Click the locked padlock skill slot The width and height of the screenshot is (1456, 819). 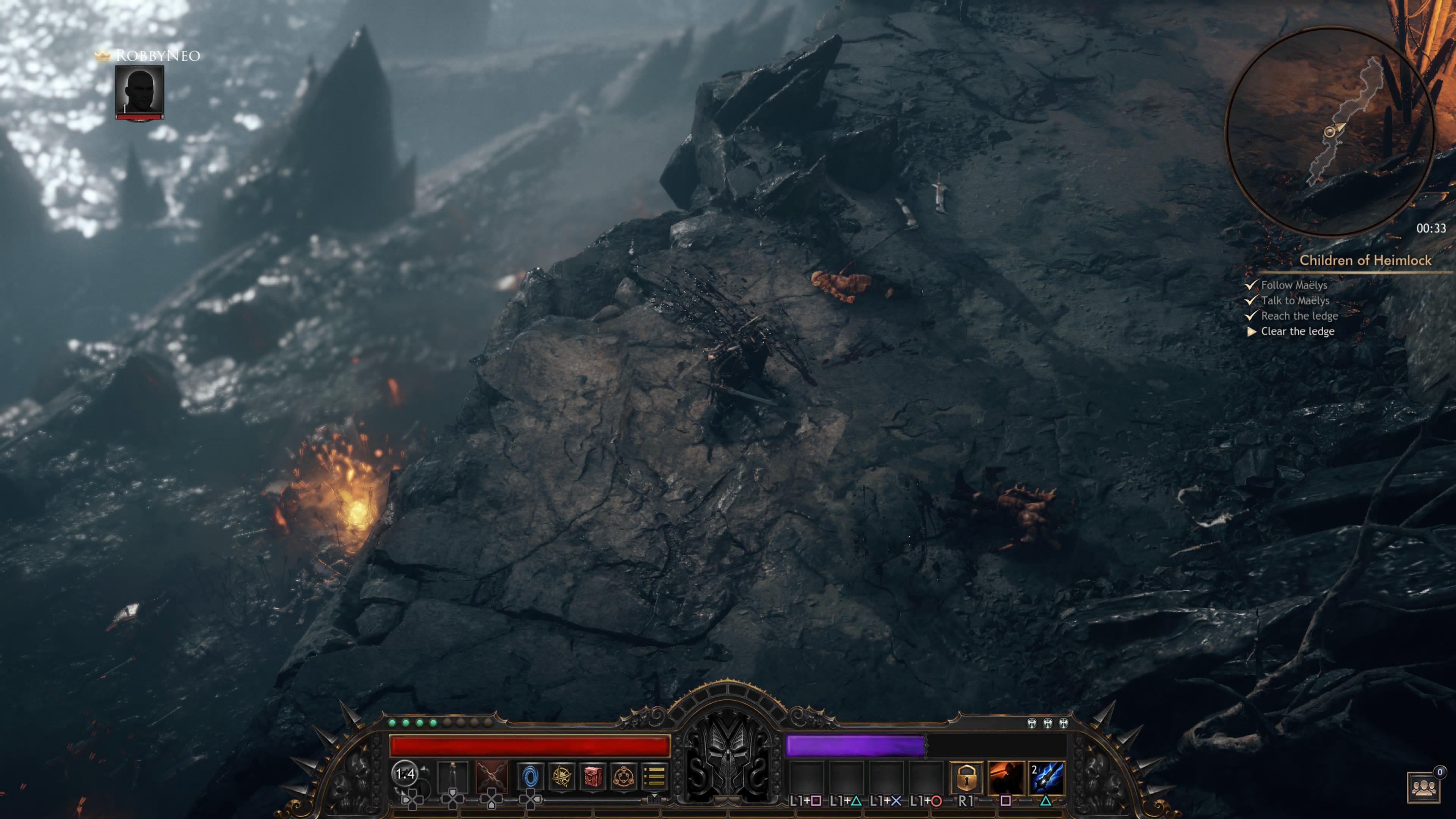[x=966, y=778]
